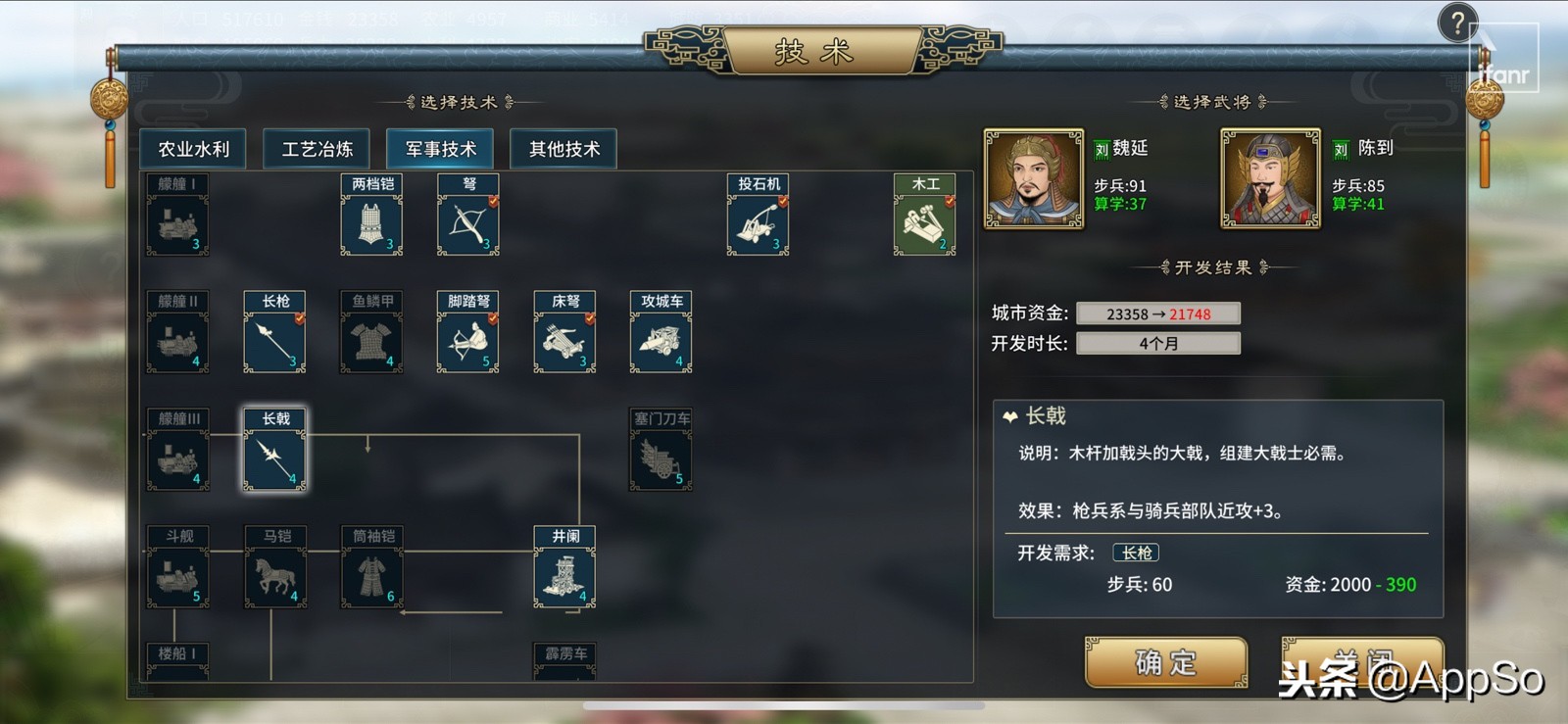This screenshot has height=724, width=1568.
Task: Open the 其他技术 tab
Action: point(563,149)
